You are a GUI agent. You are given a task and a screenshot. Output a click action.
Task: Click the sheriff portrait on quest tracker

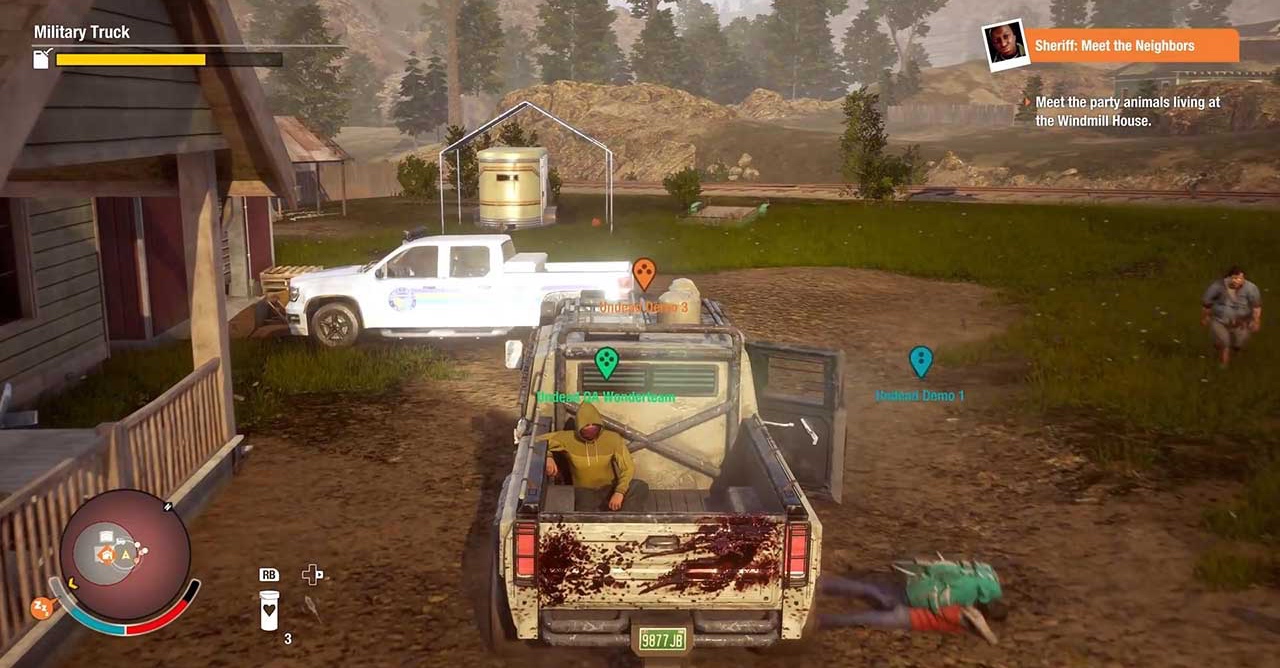(1005, 45)
